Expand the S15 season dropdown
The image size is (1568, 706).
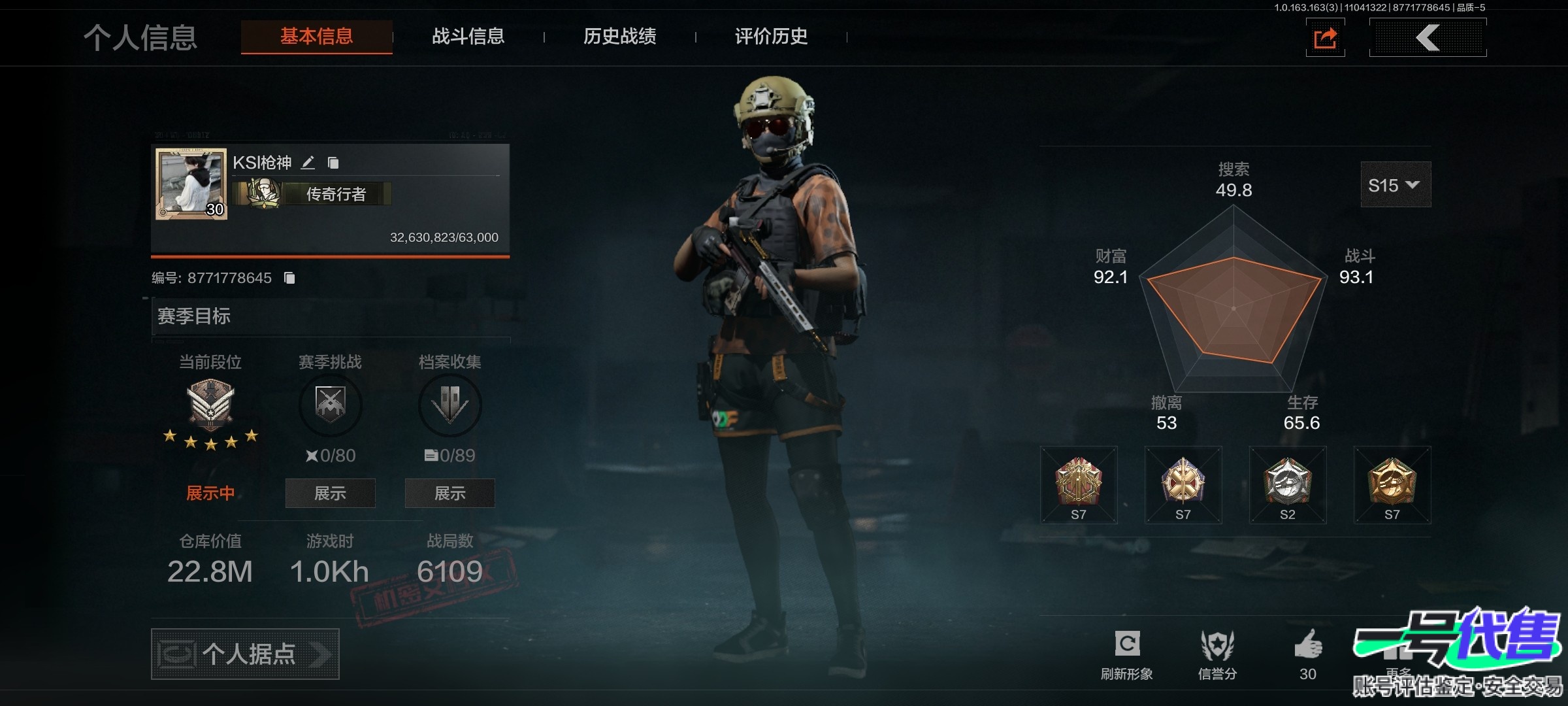(x=1395, y=186)
